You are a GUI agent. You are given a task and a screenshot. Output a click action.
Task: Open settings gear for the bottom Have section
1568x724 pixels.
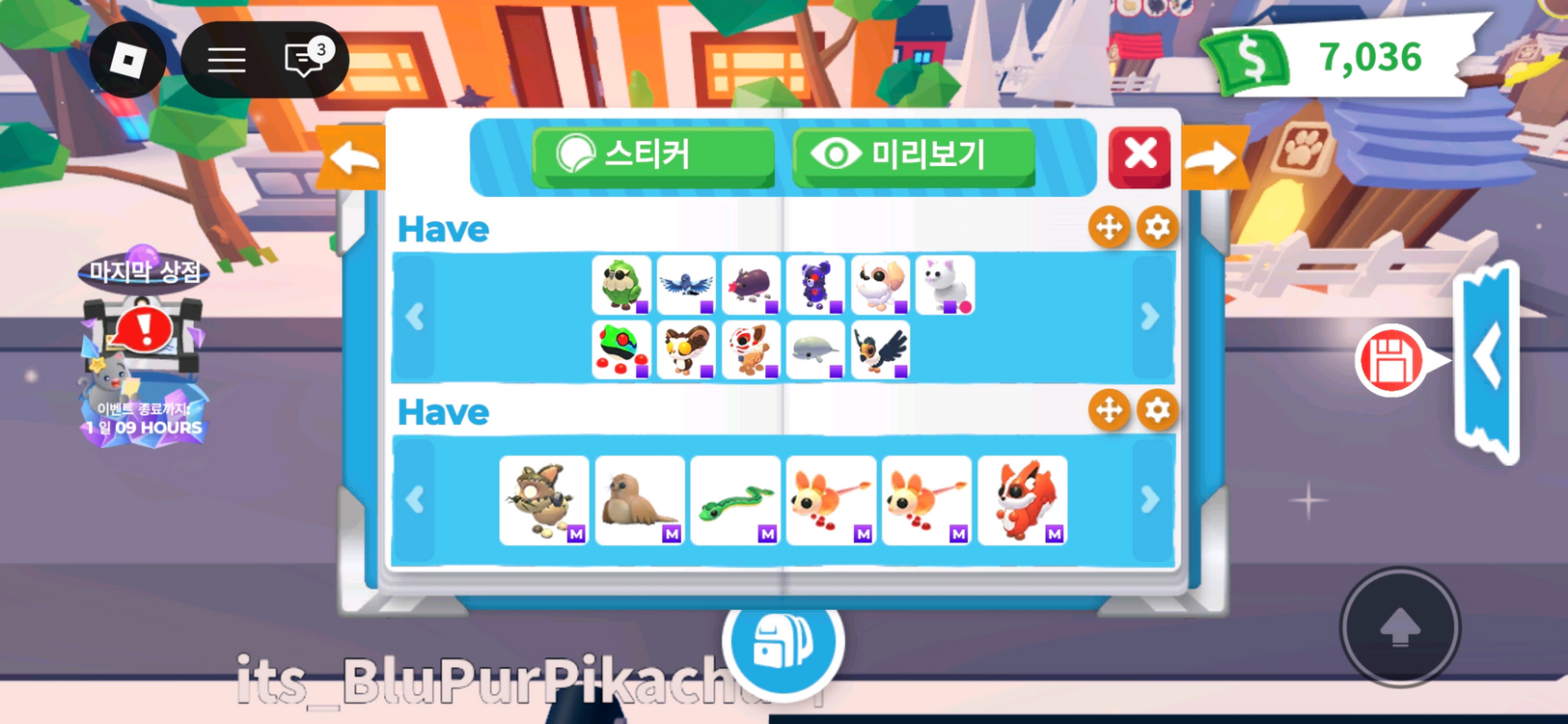click(x=1157, y=410)
